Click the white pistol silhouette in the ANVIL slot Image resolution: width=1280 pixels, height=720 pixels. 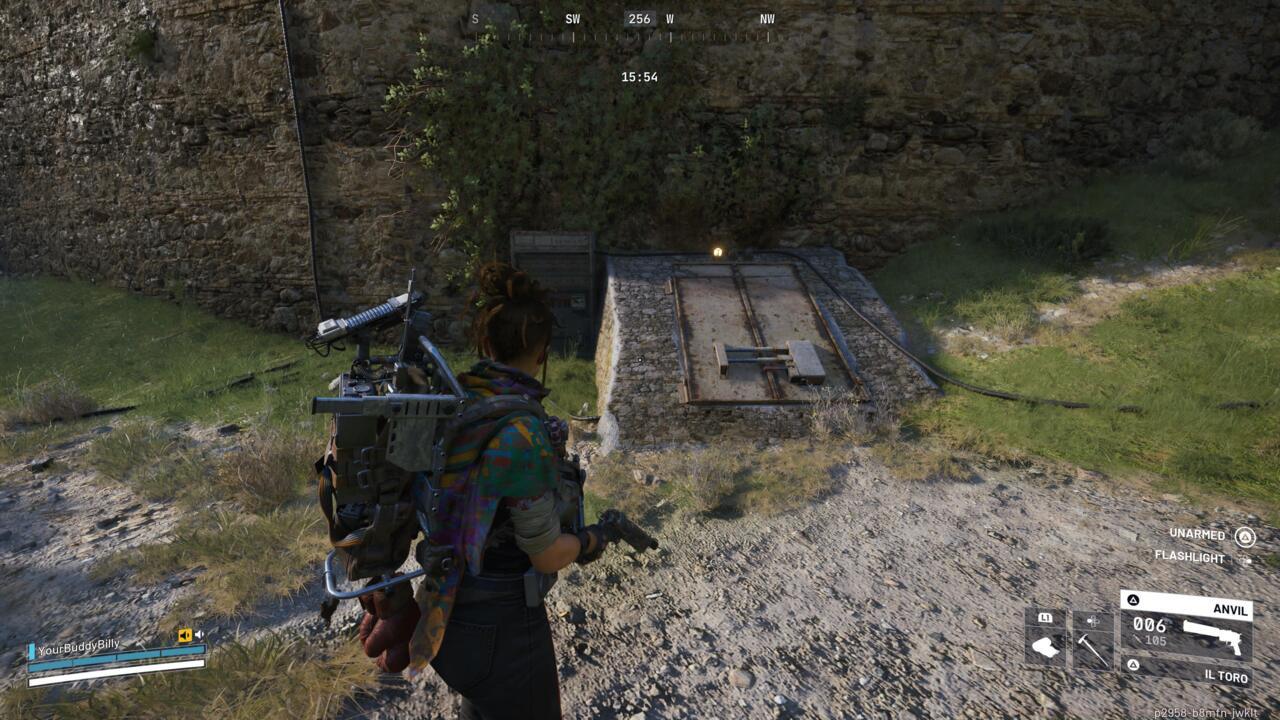(1211, 635)
